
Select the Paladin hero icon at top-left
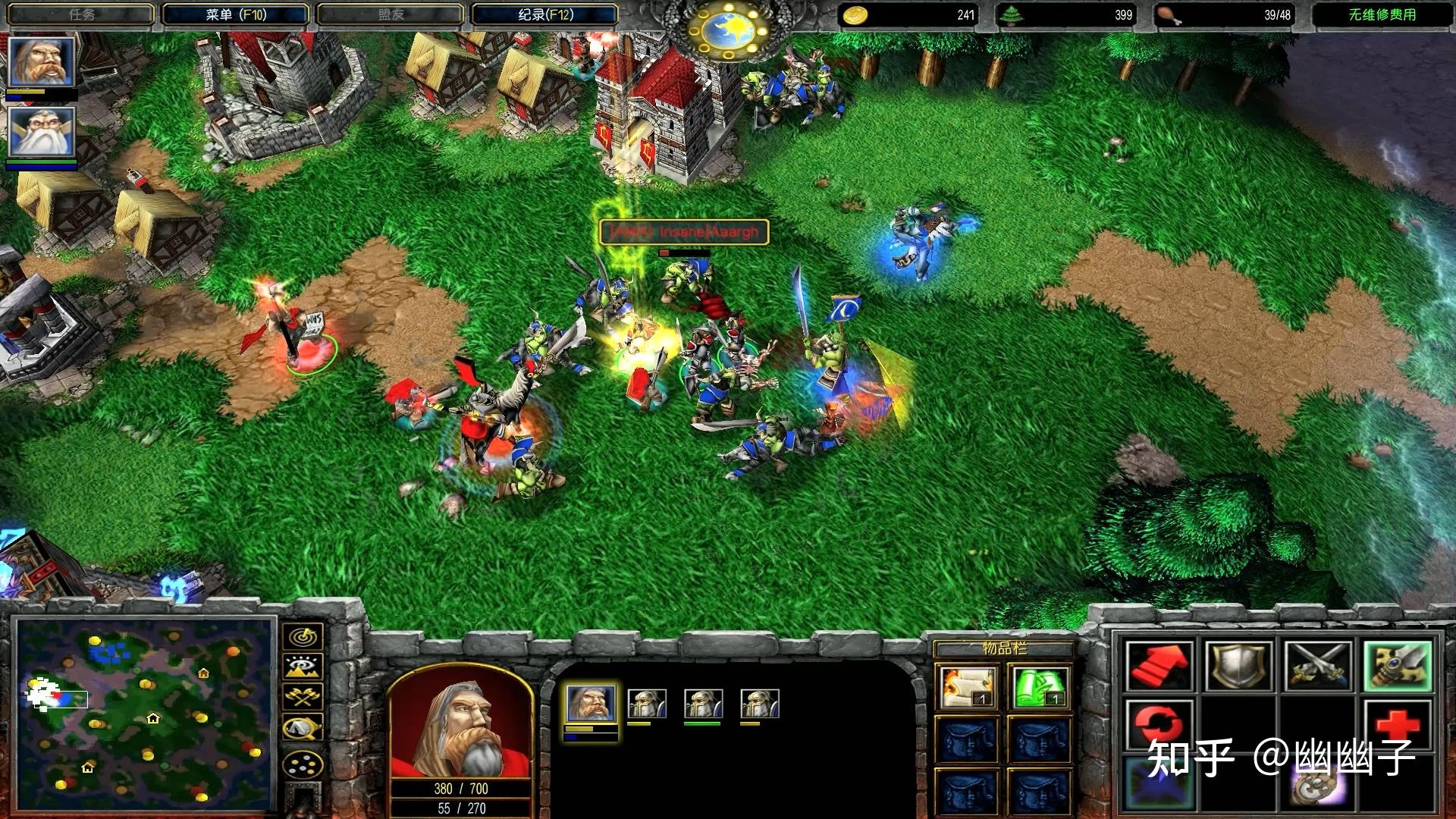coord(41,62)
